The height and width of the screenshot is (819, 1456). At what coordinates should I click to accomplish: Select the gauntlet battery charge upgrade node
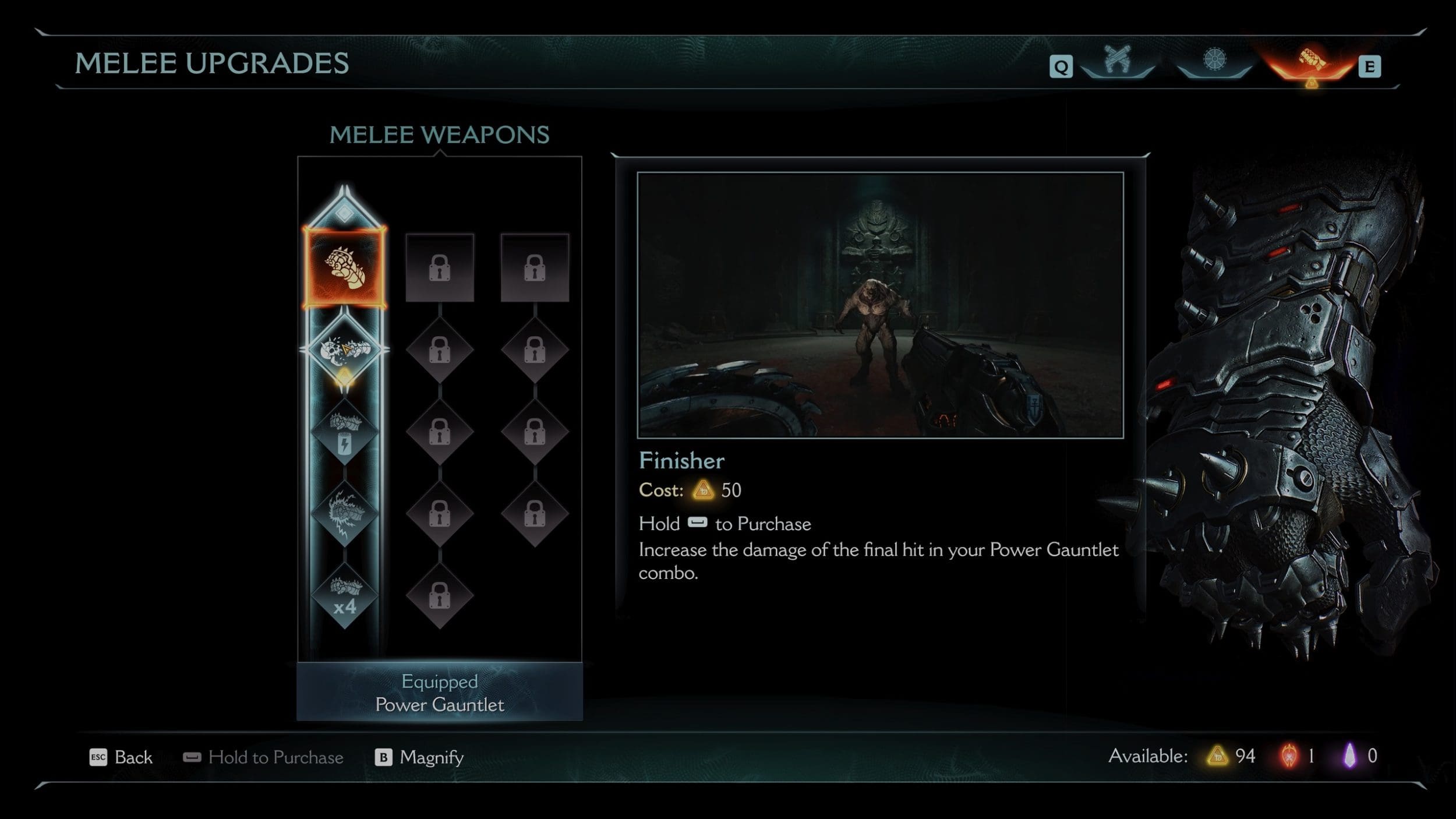click(344, 432)
